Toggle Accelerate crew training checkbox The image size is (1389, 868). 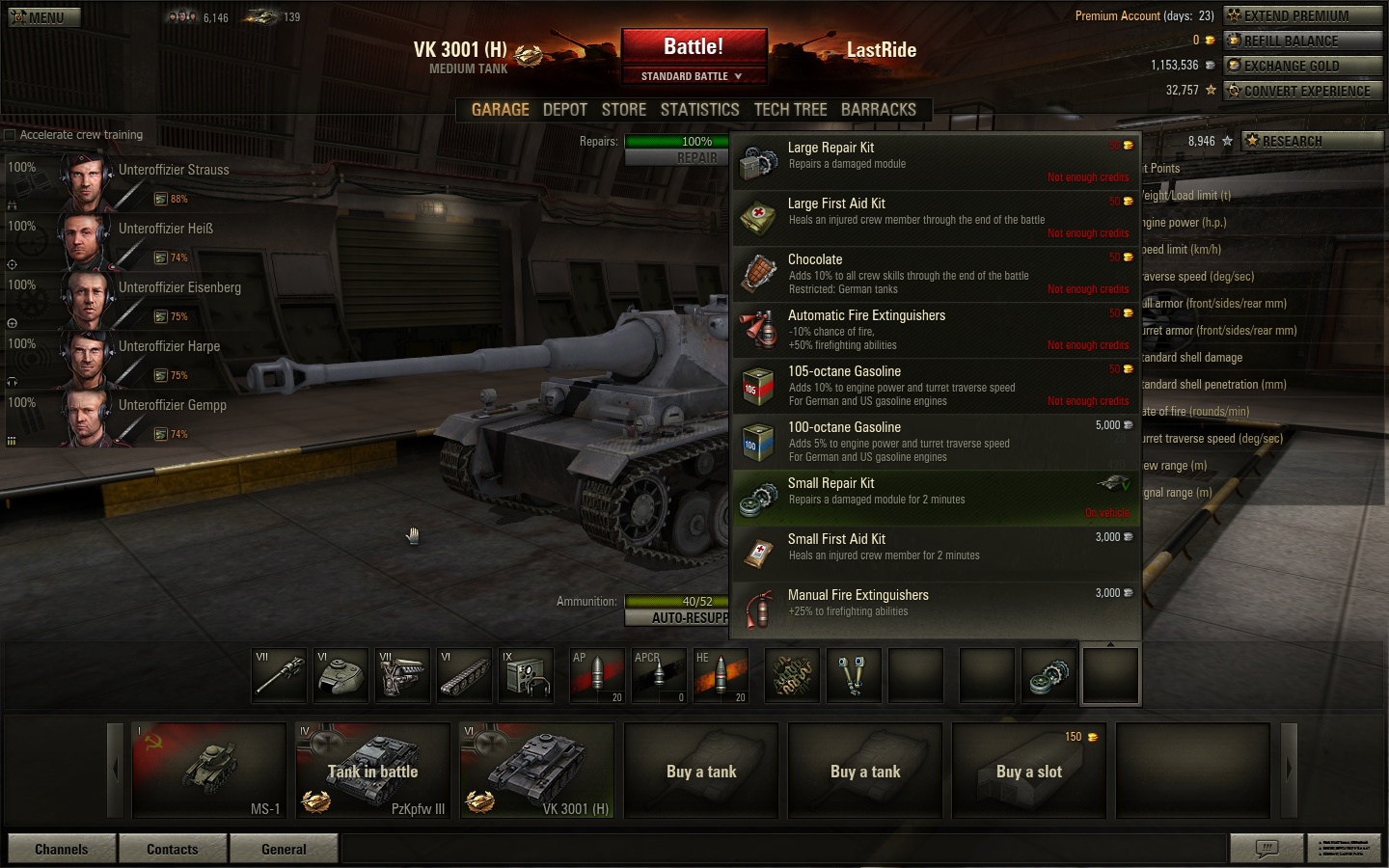click(x=11, y=135)
